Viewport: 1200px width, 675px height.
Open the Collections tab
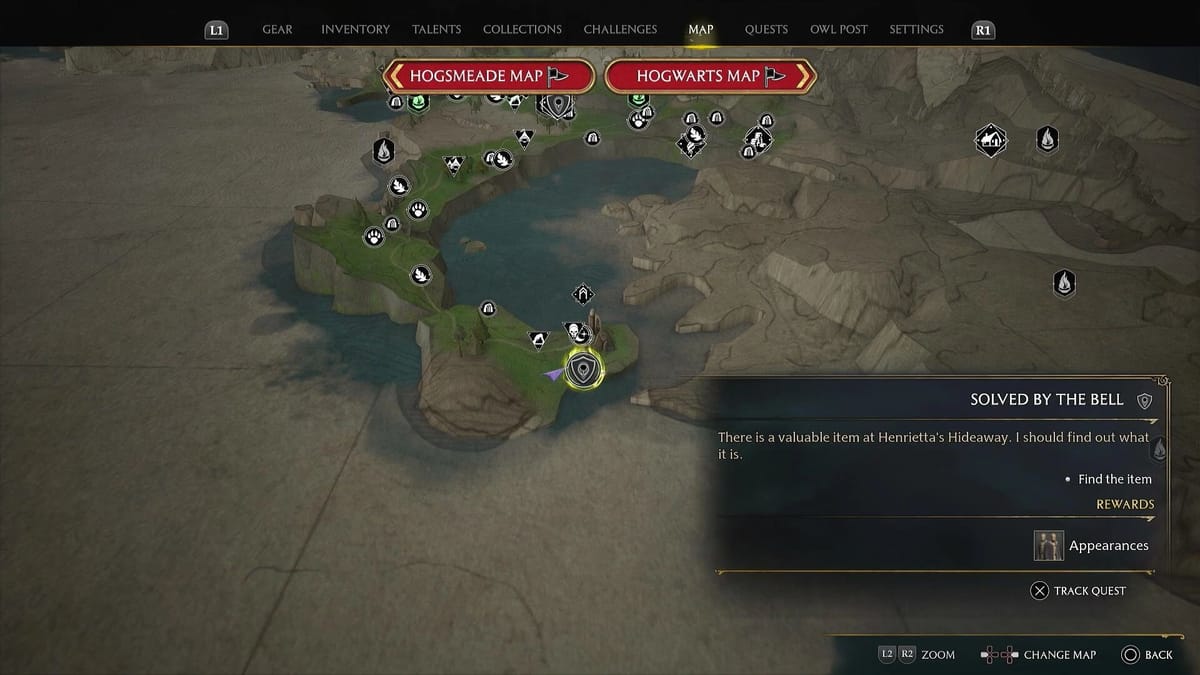[522, 30]
